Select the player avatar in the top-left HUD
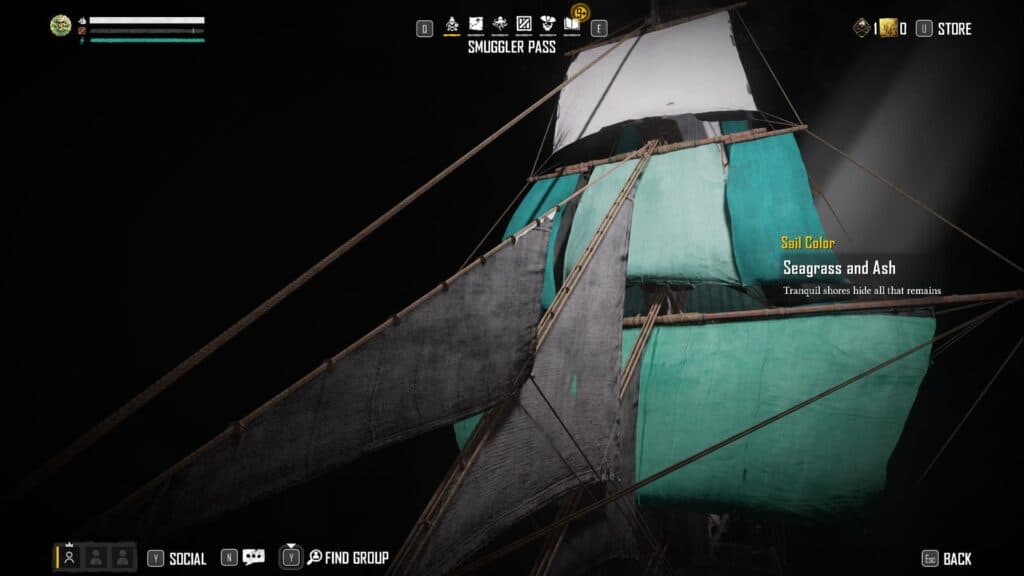 click(61, 26)
